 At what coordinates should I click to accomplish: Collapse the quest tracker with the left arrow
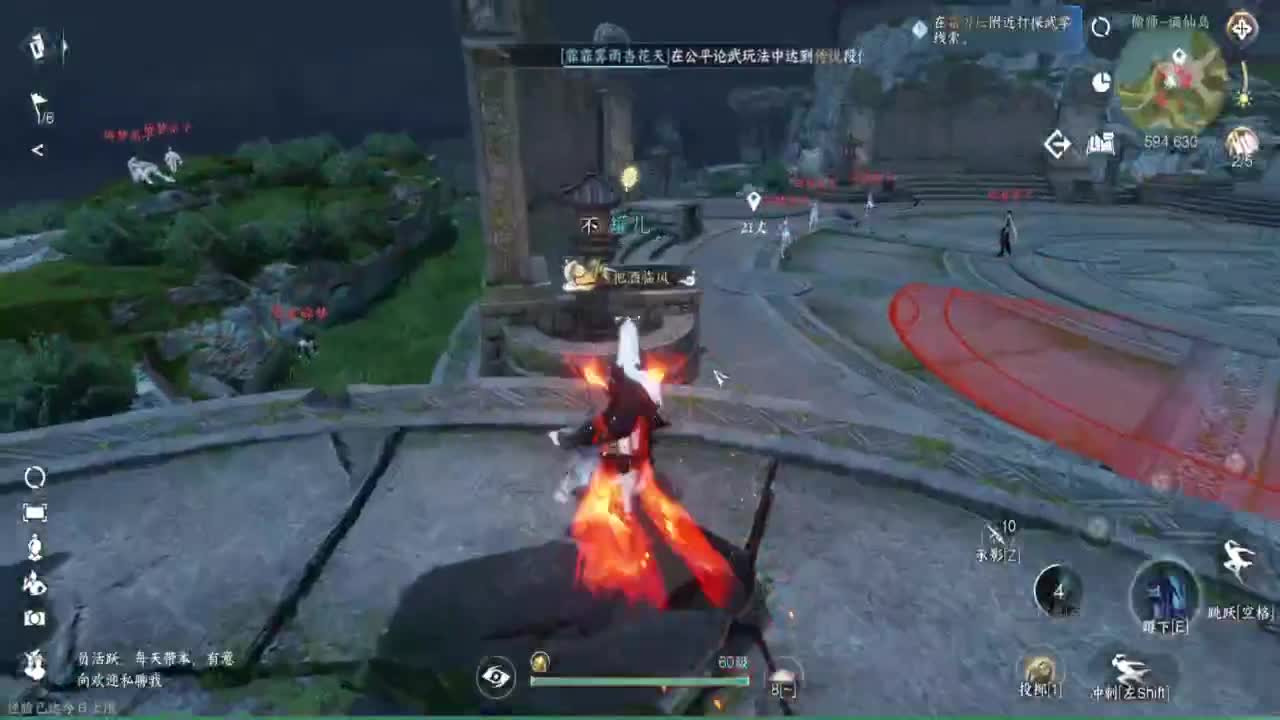36,150
